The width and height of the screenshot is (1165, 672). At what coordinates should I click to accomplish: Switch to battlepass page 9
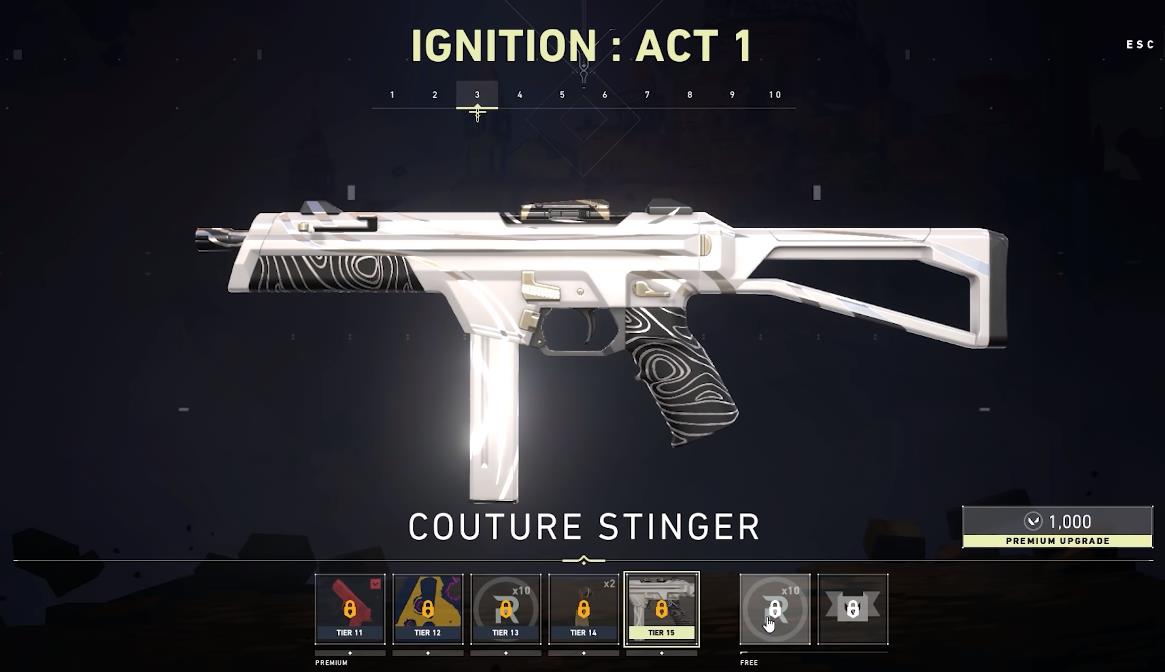[x=732, y=95]
